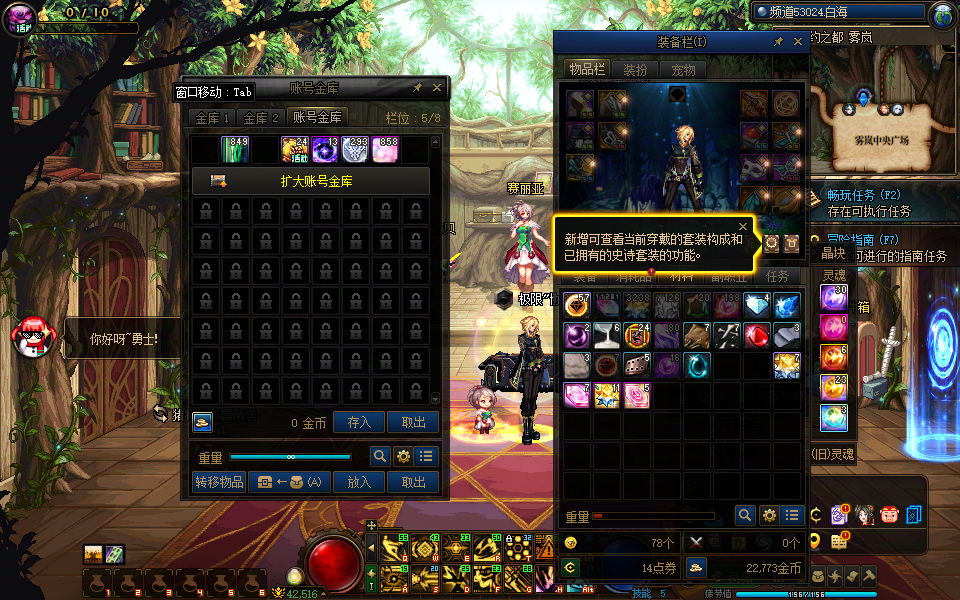This screenshot has width=960, height=600.
Task: Switch to the 金库 1 tab
Action: coord(213,118)
